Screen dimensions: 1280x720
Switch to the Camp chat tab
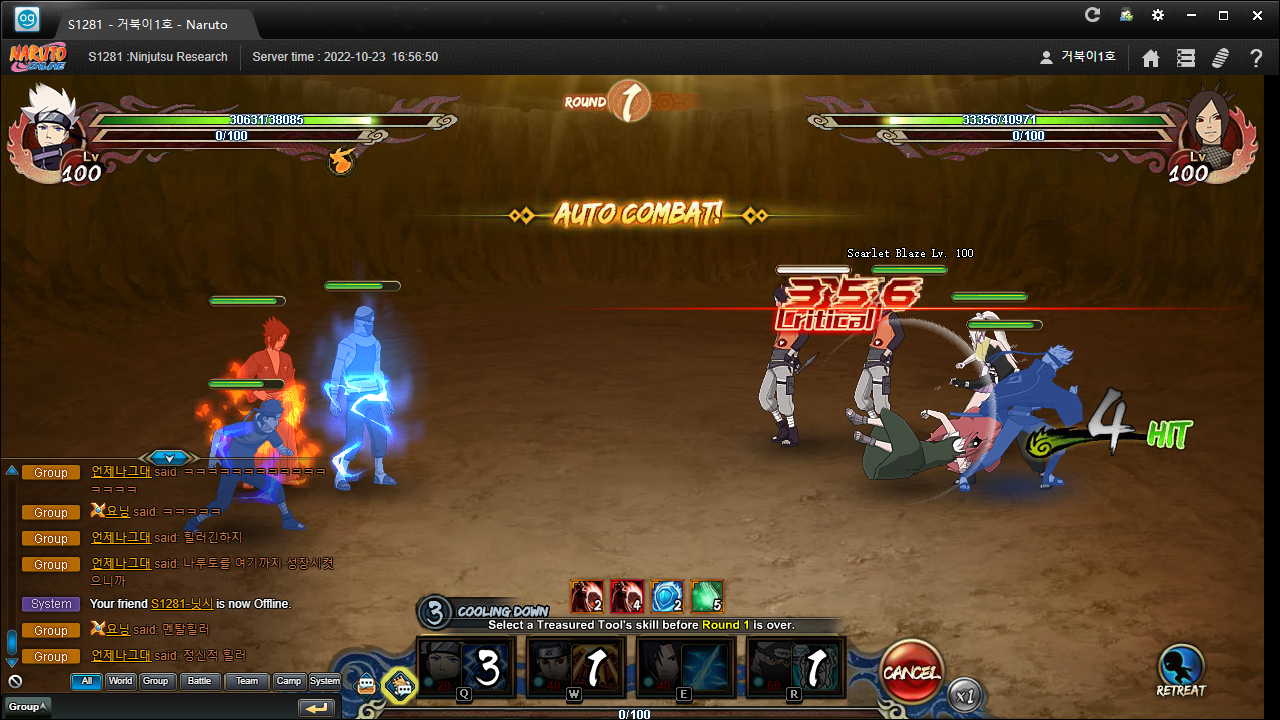coord(289,681)
